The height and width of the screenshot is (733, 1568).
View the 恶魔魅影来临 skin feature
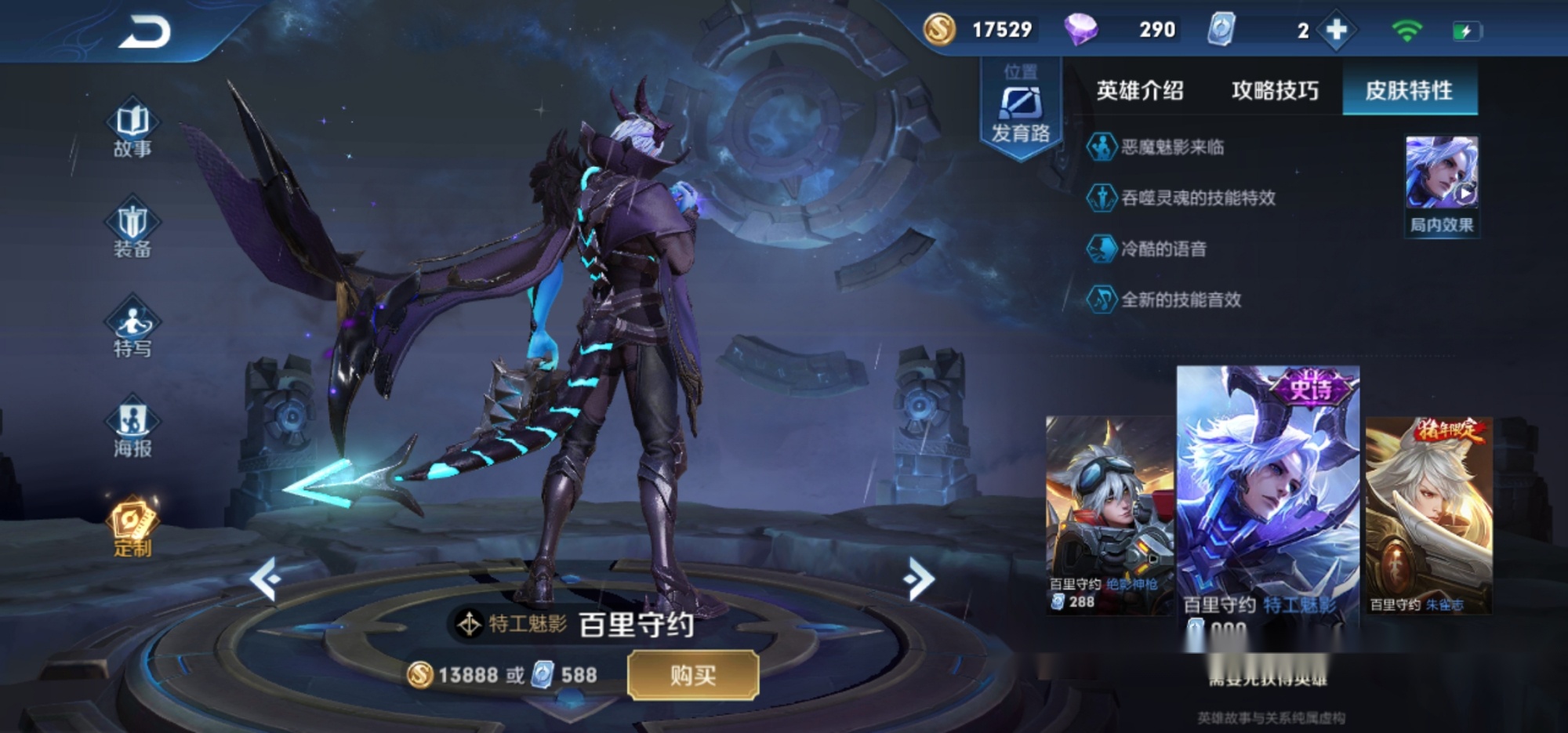tap(1171, 147)
